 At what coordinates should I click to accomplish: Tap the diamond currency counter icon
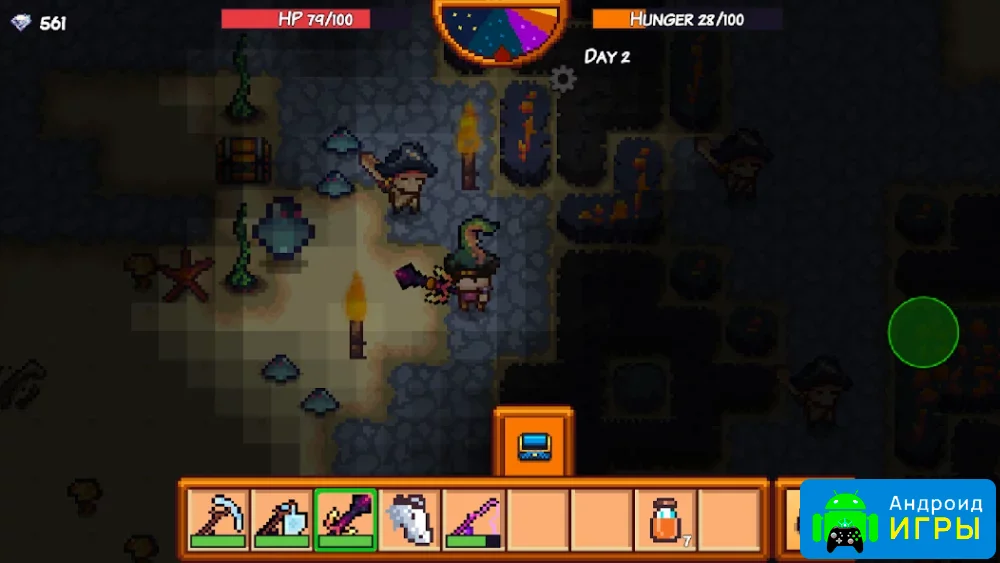[x=21, y=23]
